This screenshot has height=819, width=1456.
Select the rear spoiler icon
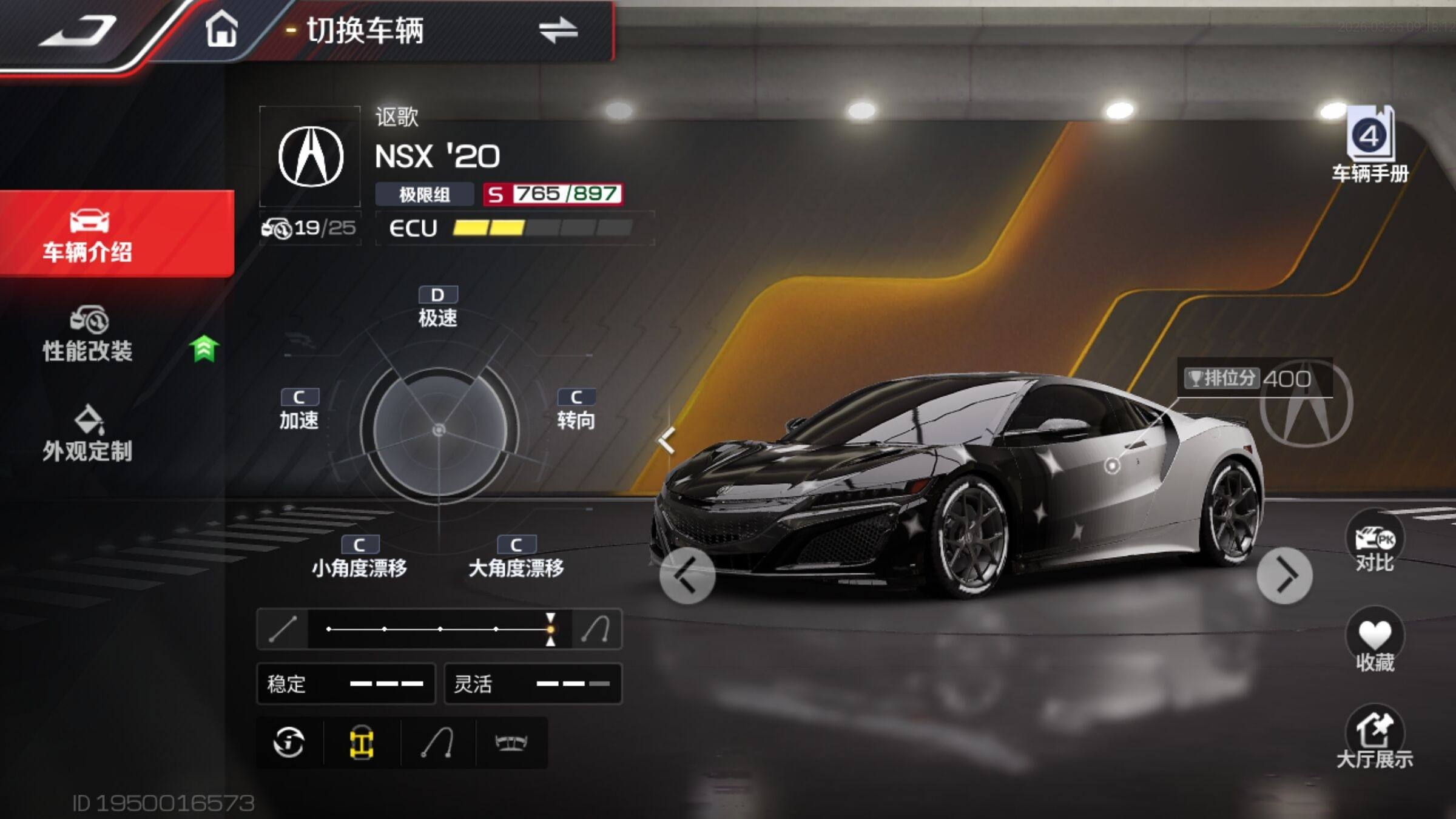(511, 743)
